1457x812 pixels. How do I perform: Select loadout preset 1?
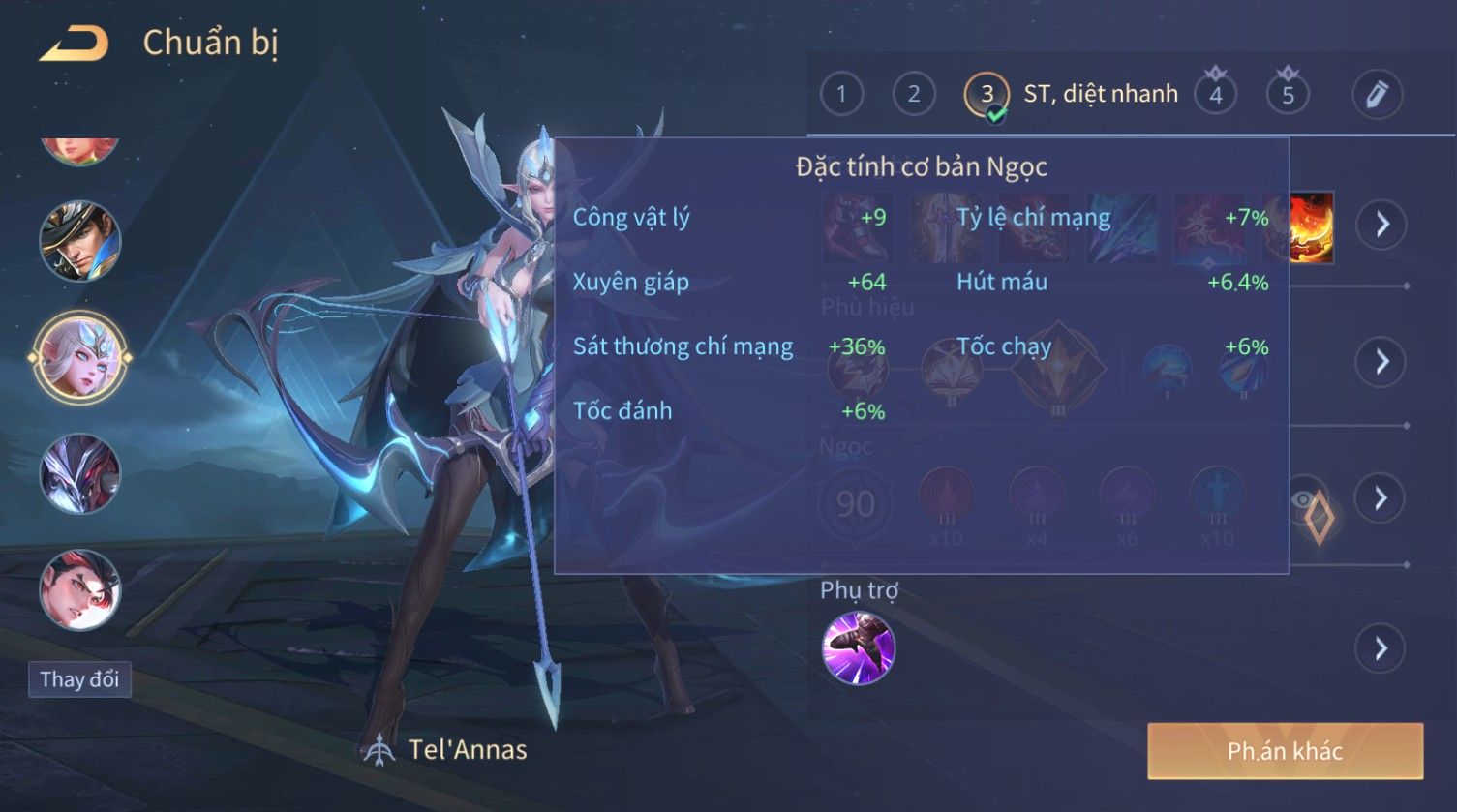pyautogui.click(x=841, y=94)
